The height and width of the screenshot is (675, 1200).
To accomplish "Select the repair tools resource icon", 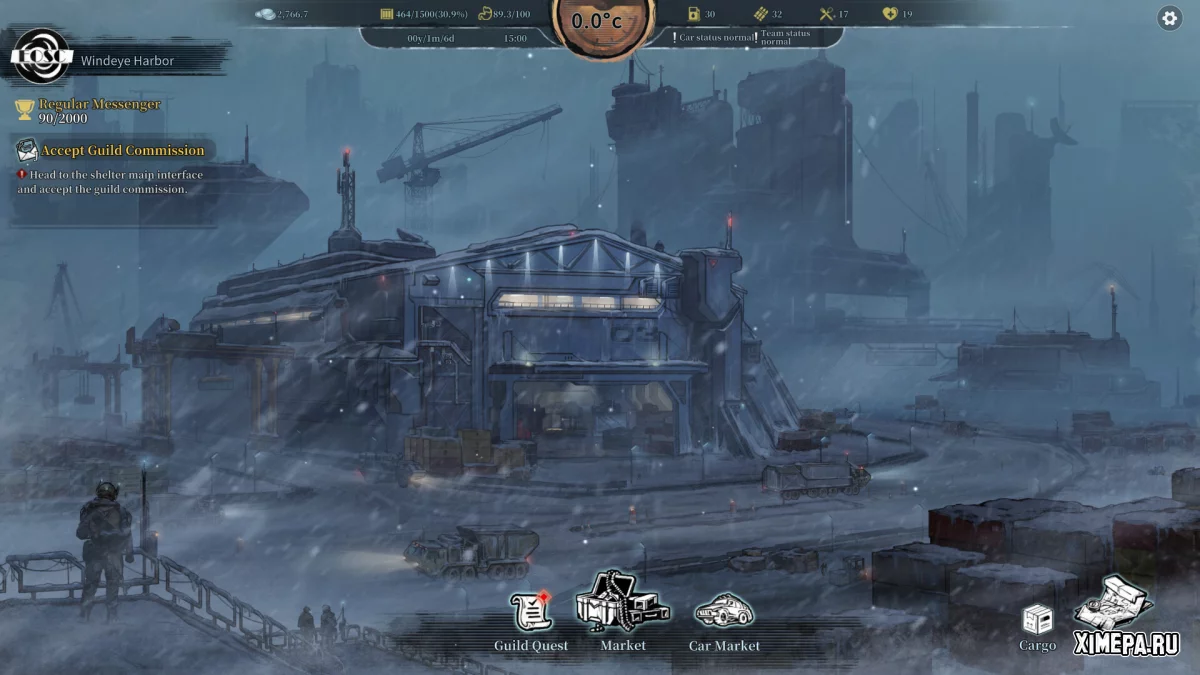I will tap(827, 14).
